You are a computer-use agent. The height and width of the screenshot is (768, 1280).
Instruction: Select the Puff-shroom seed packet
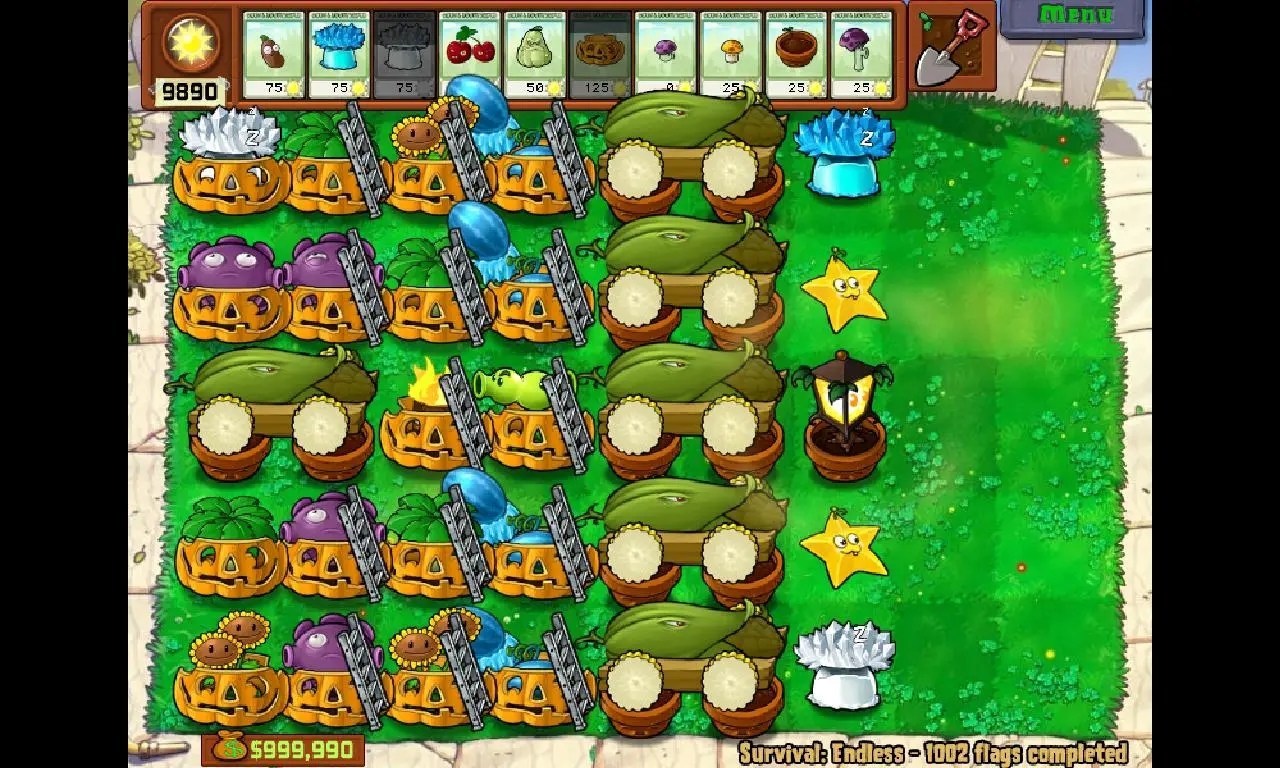pos(665,54)
